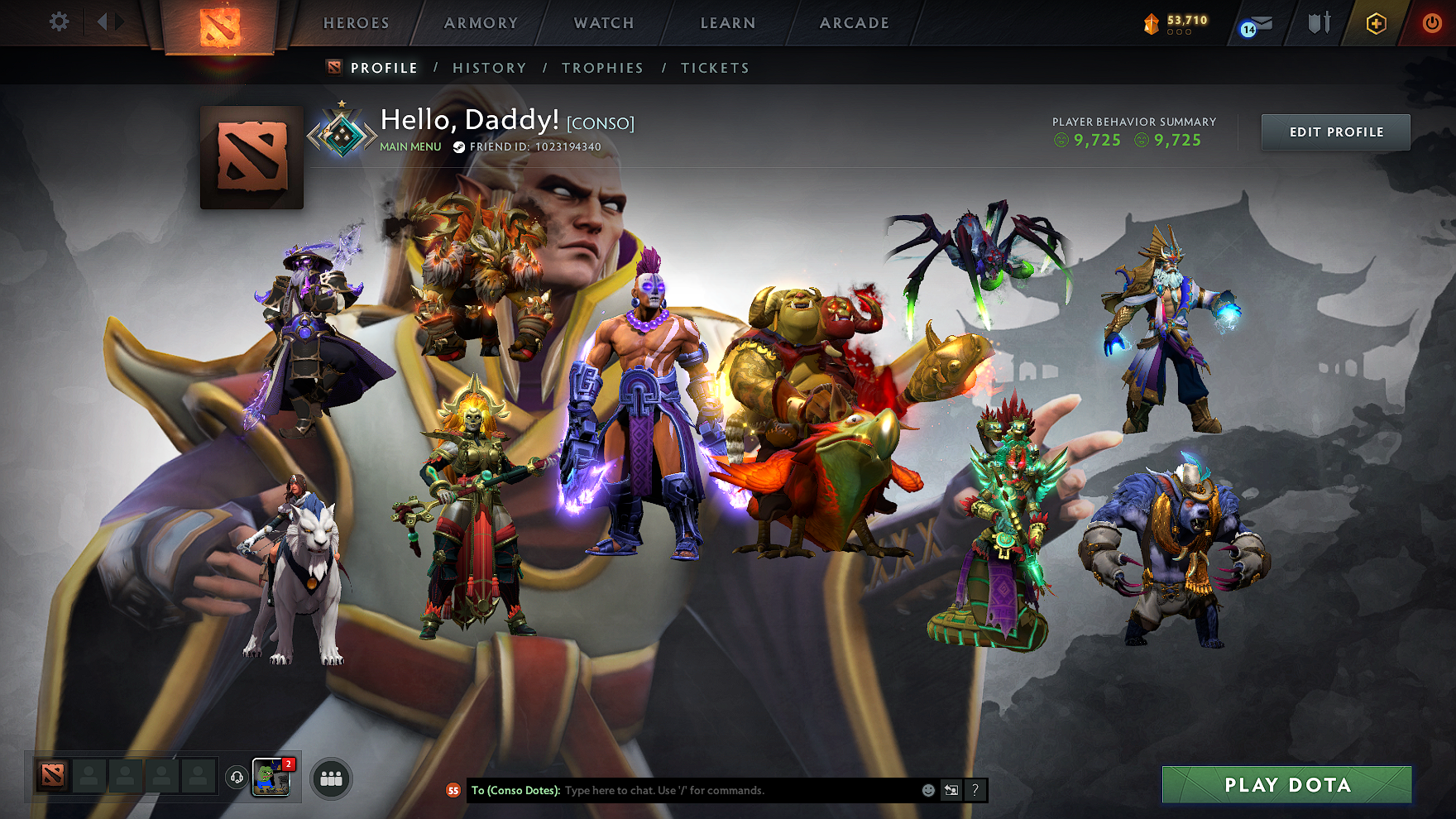Click the screenshot share icon beside chat
Screen dimensions: 1456x819
(x=951, y=790)
